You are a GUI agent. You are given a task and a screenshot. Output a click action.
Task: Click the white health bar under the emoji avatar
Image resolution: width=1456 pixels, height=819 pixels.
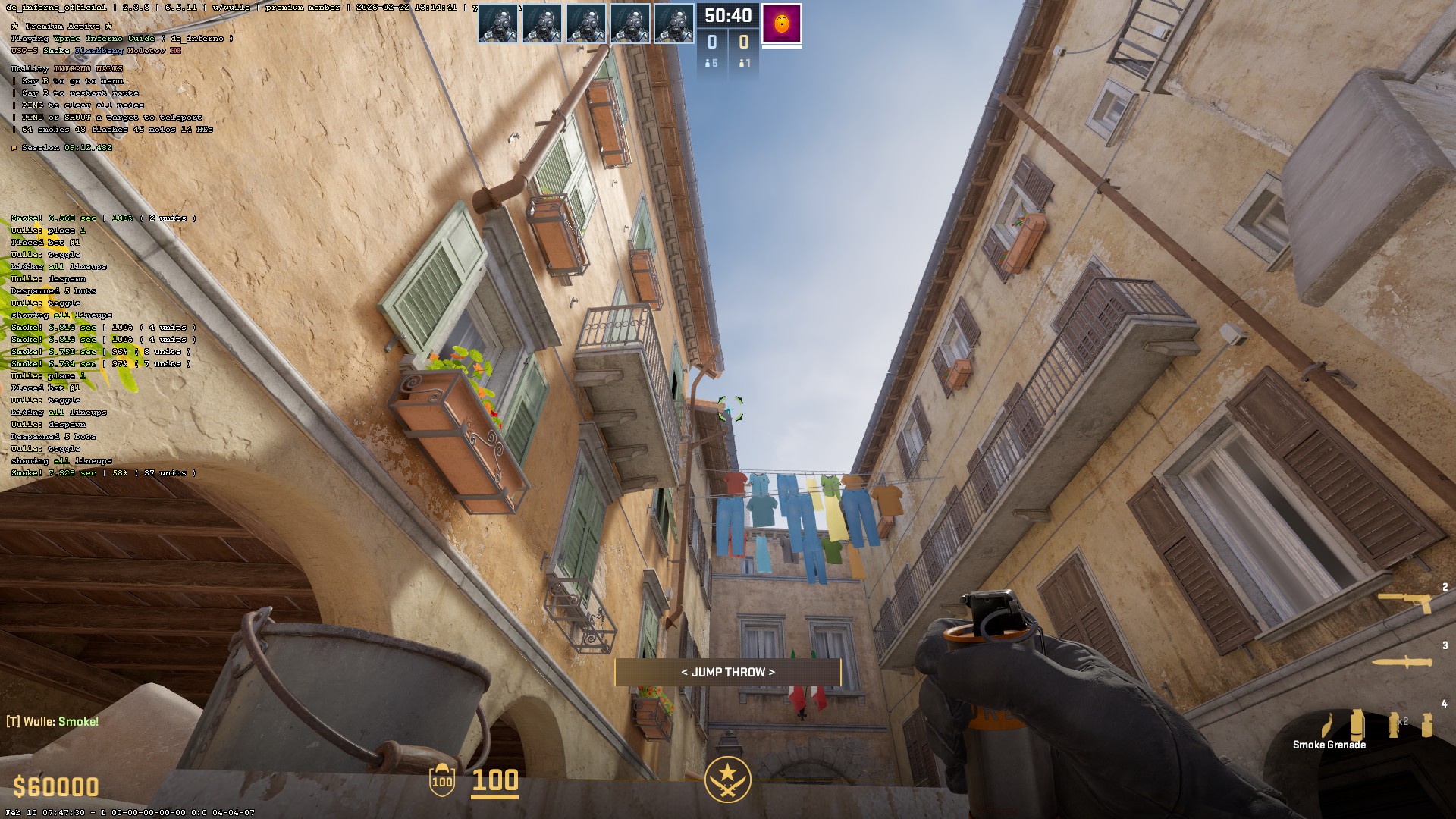782,47
